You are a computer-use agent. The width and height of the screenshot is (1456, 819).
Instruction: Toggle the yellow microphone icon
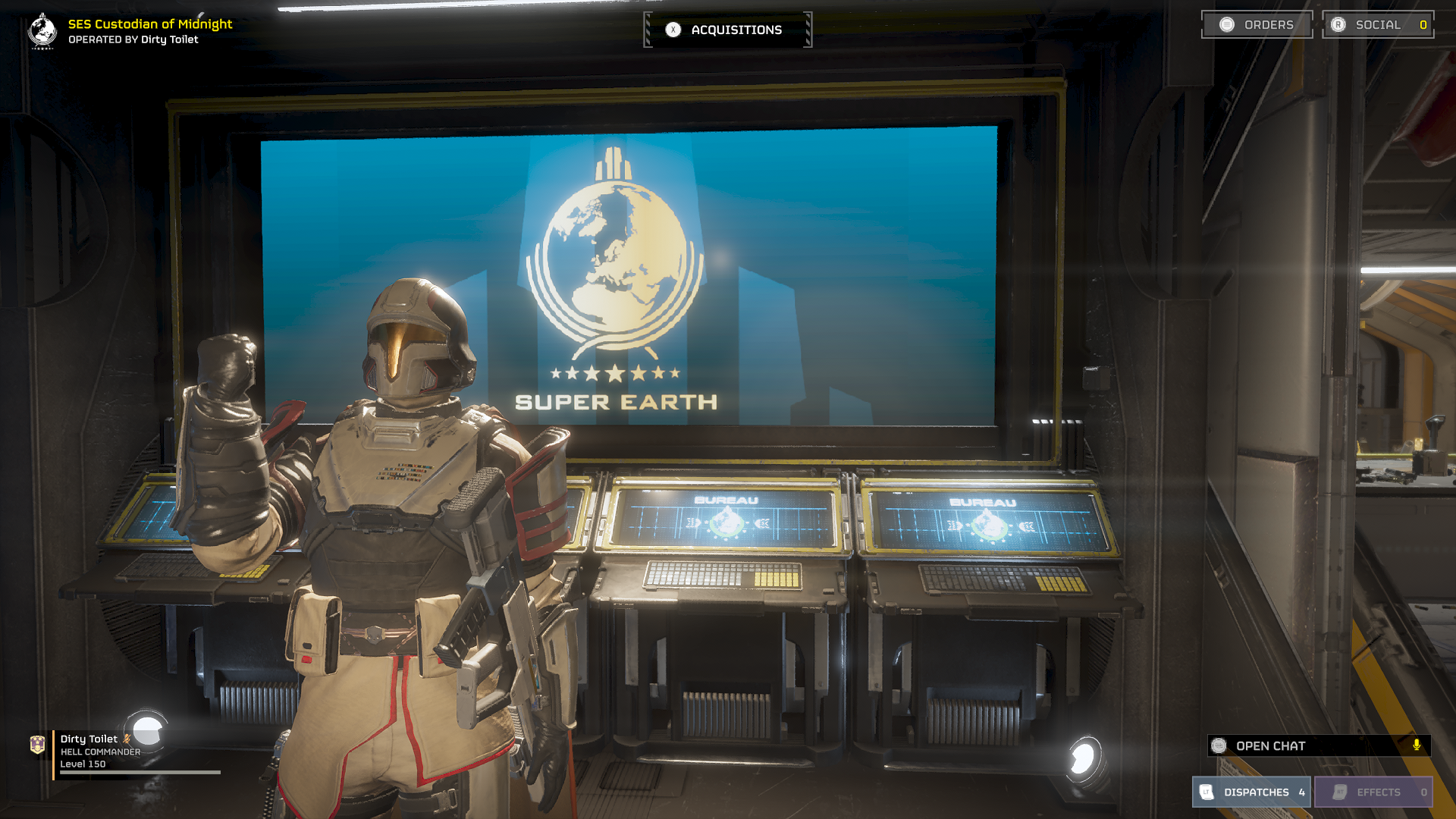tap(1417, 745)
